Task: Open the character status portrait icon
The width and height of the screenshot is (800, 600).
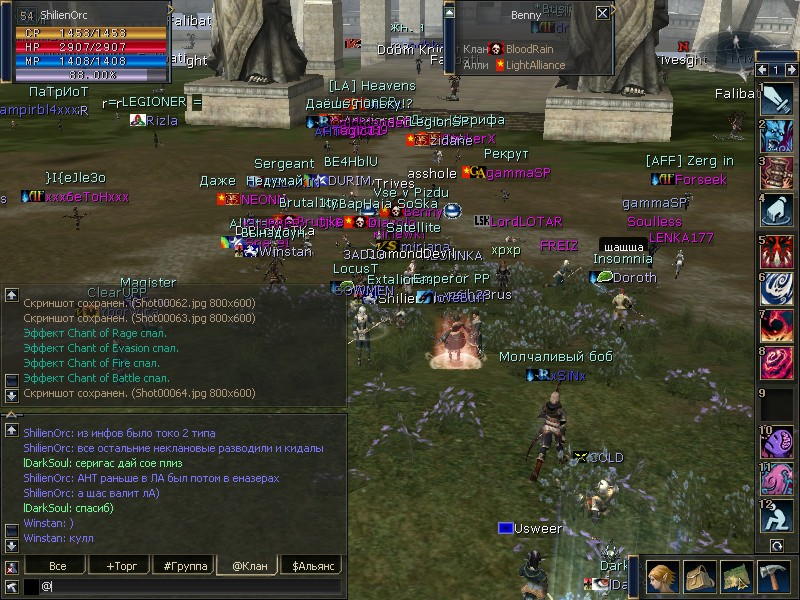Action: (663, 577)
